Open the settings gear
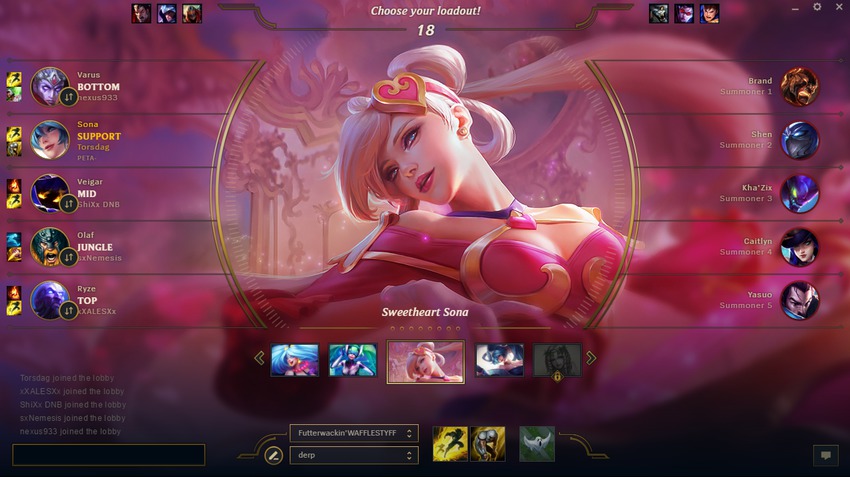Image resolution: width=850 pixels, height=477 pixels. click(817, 7)
